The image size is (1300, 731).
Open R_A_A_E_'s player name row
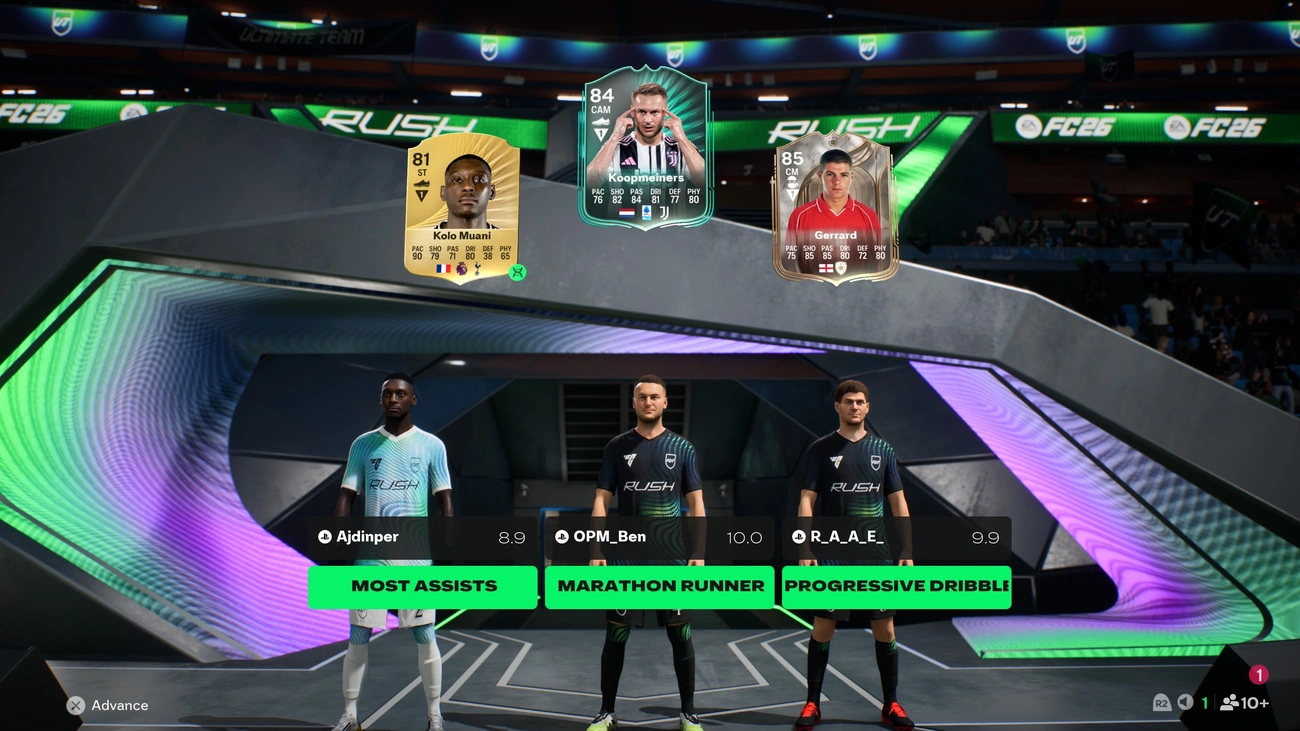tap(896, 537)
